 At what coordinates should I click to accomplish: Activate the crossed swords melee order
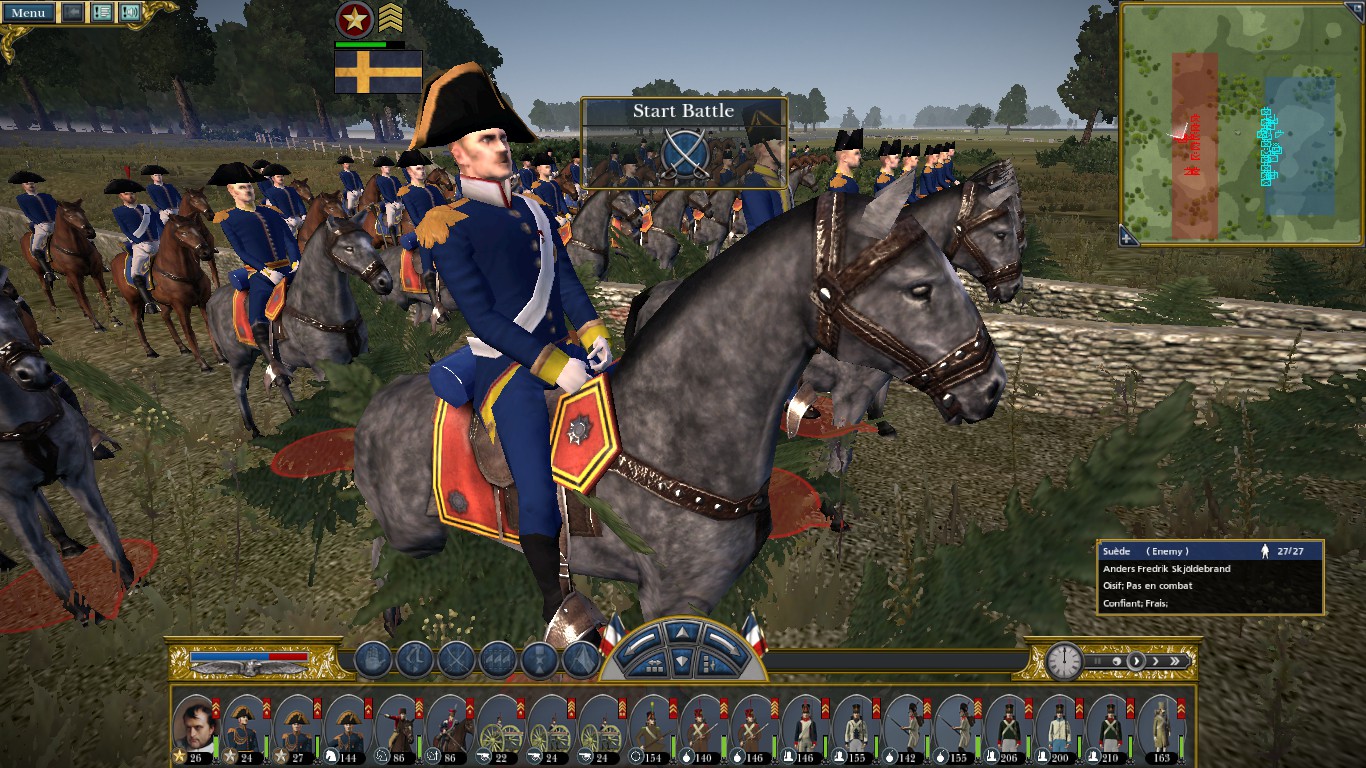tap(457, 660)
